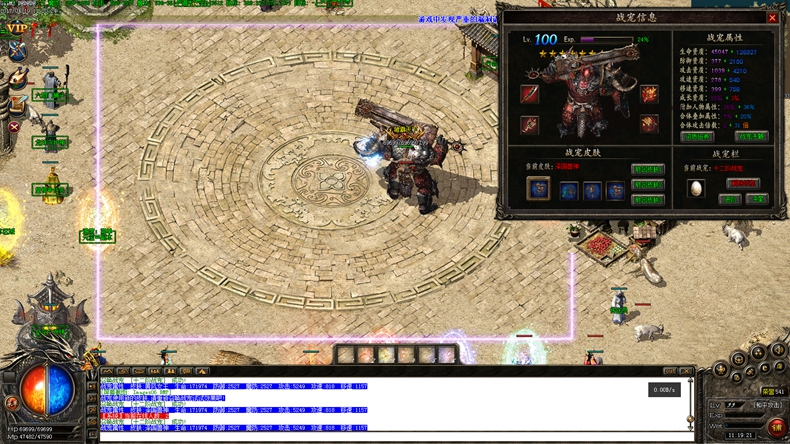
Task: Select the red blade pet equipment slot
Action: (529, 95)
